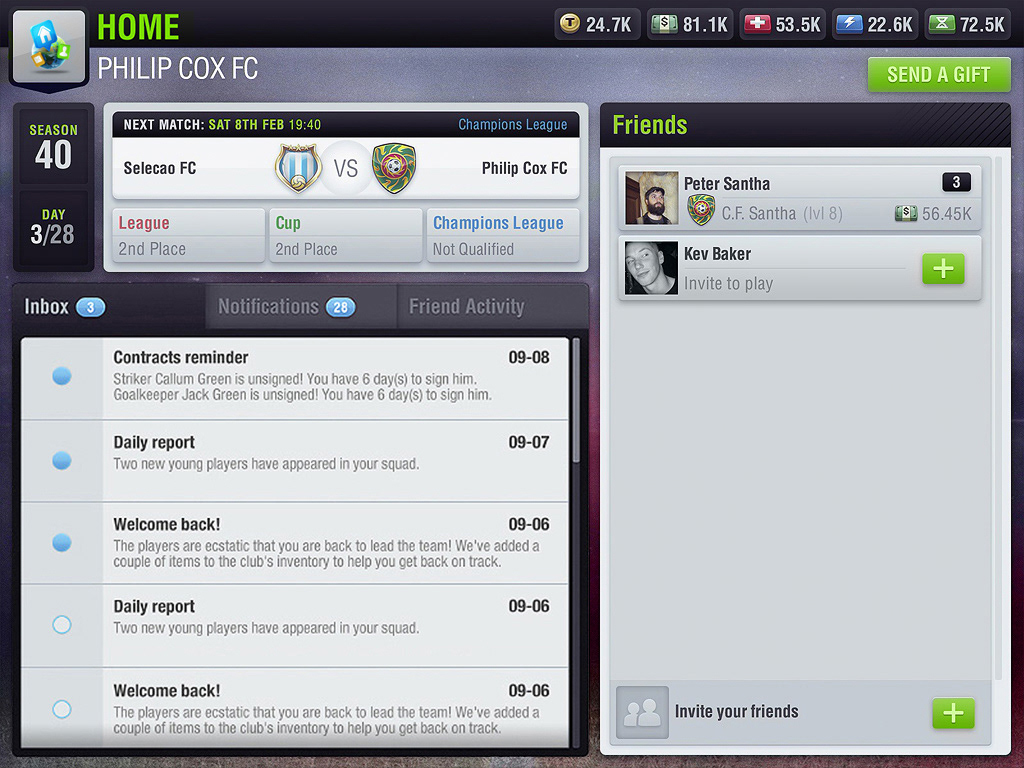Viewport: 1024px width, 768px height.
Task: Open Champions League status box
Action: tap(503, 236)
